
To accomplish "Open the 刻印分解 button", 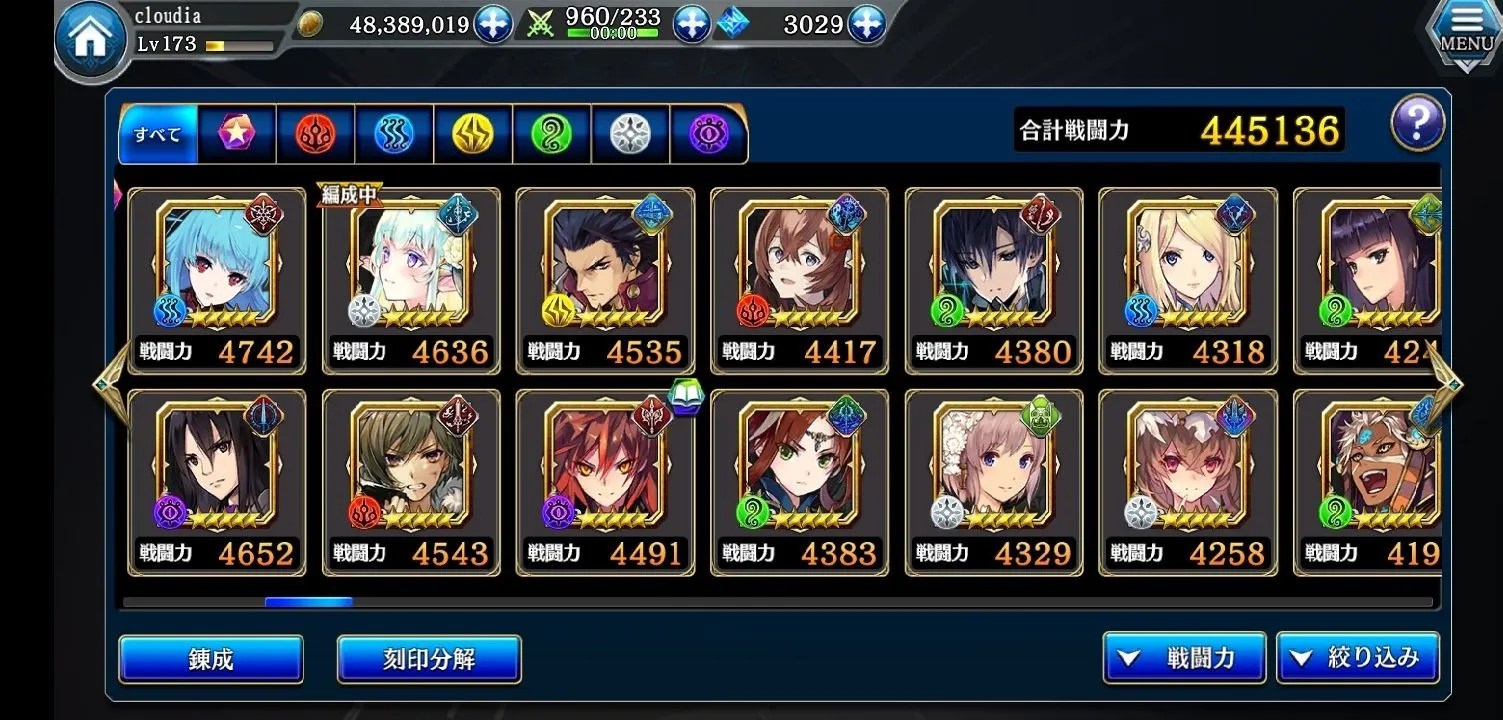I will coord(429,659).
